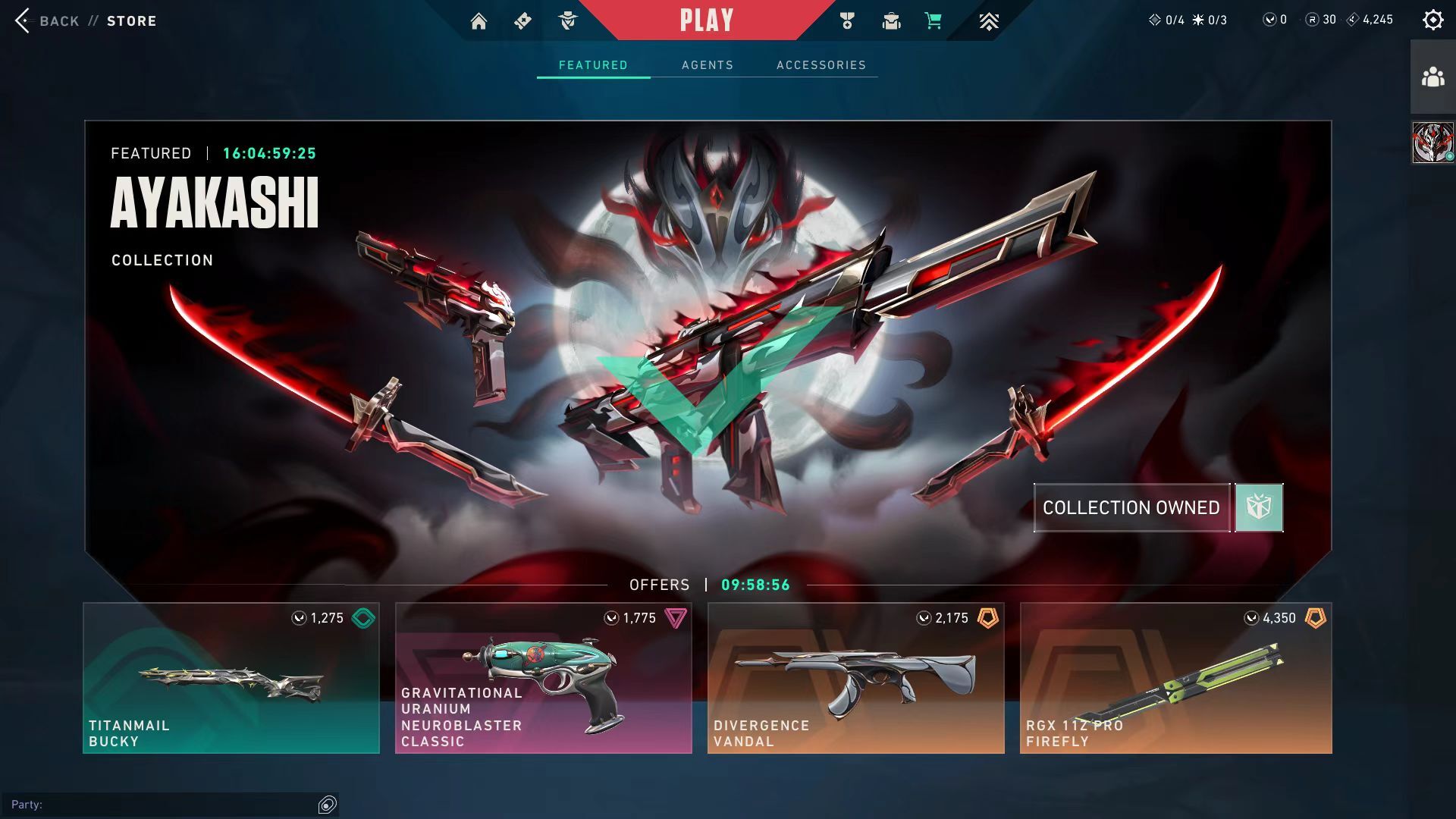Go back using the Back arrow

click(24, 20)
